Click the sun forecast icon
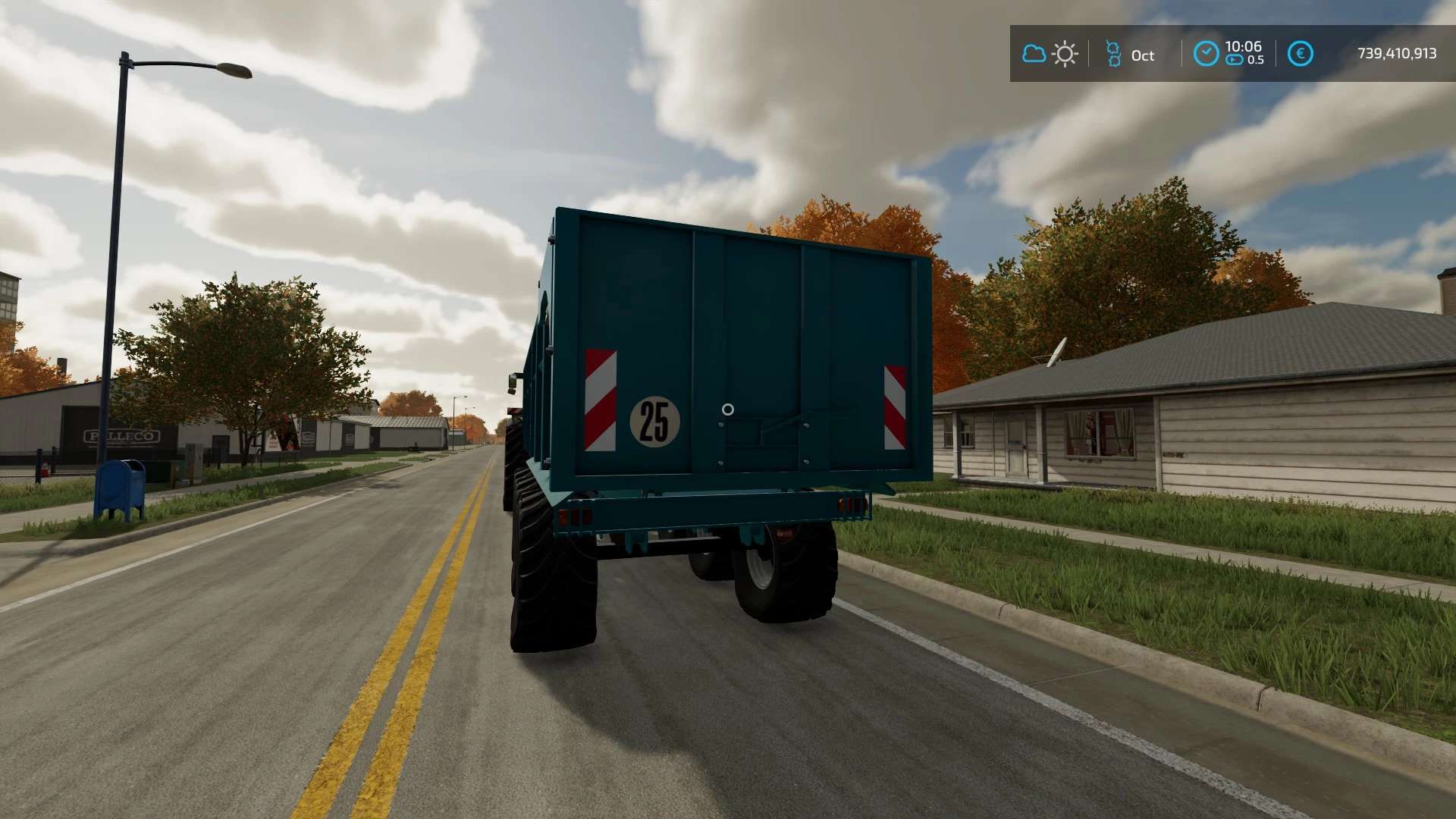Screen dimensions: 1456x819 coord(1065,54)
